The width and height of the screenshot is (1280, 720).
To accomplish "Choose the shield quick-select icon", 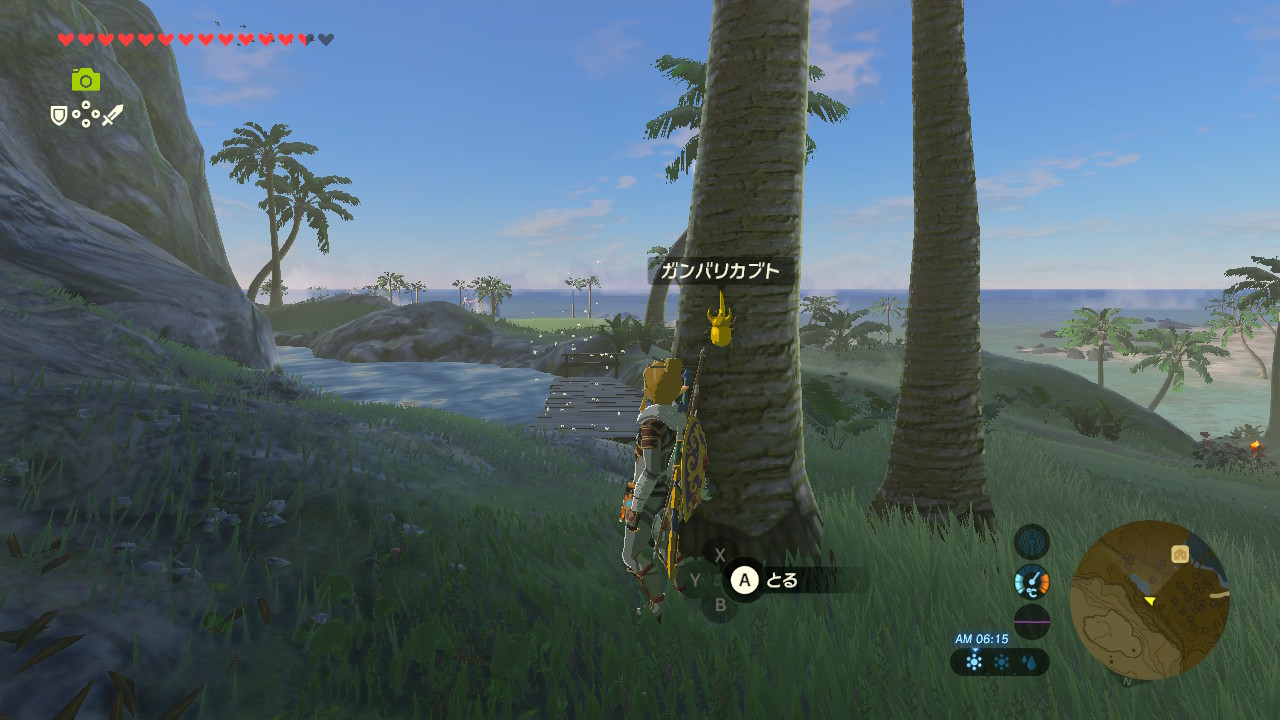I will coord(59,116).
